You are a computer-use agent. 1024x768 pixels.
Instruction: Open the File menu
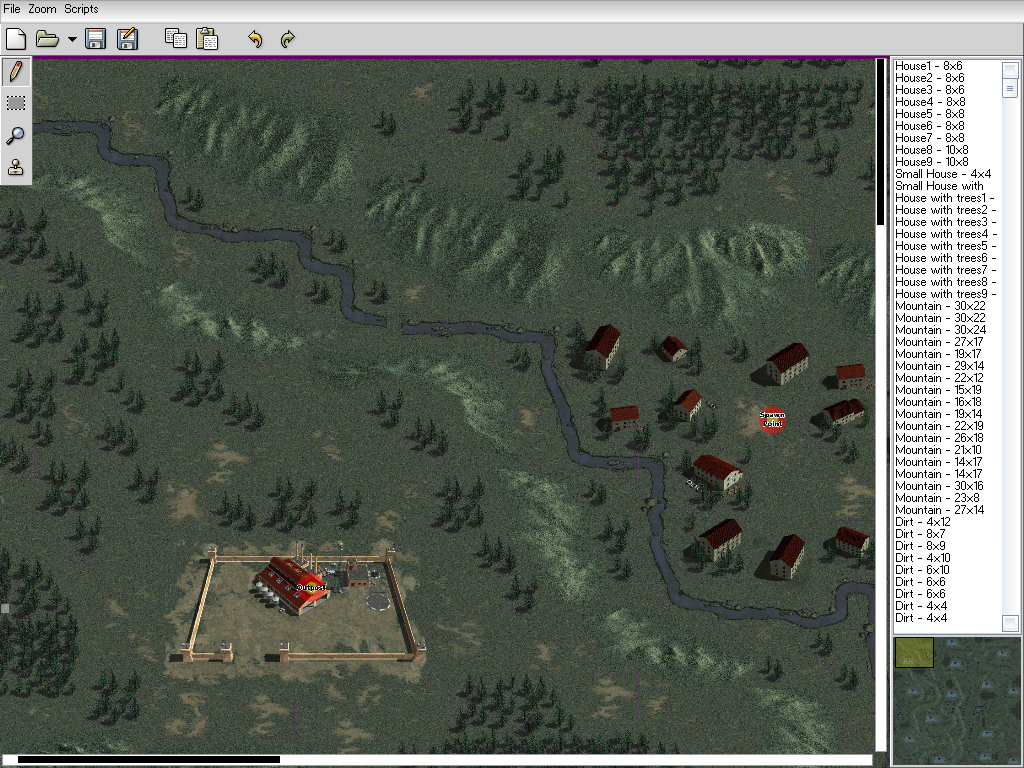pos(12,9)
